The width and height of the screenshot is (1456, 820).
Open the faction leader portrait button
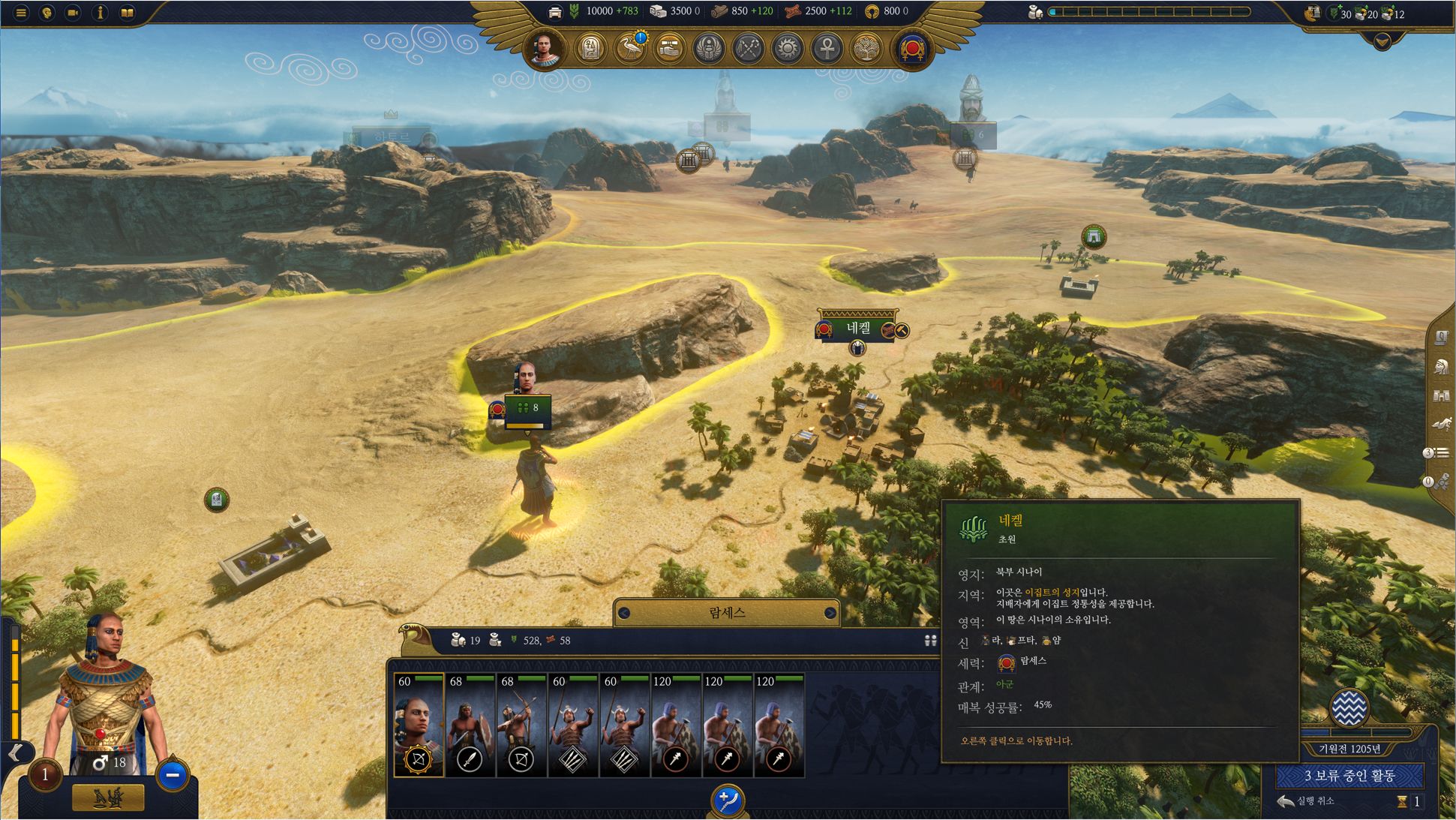tap(545, 50)
